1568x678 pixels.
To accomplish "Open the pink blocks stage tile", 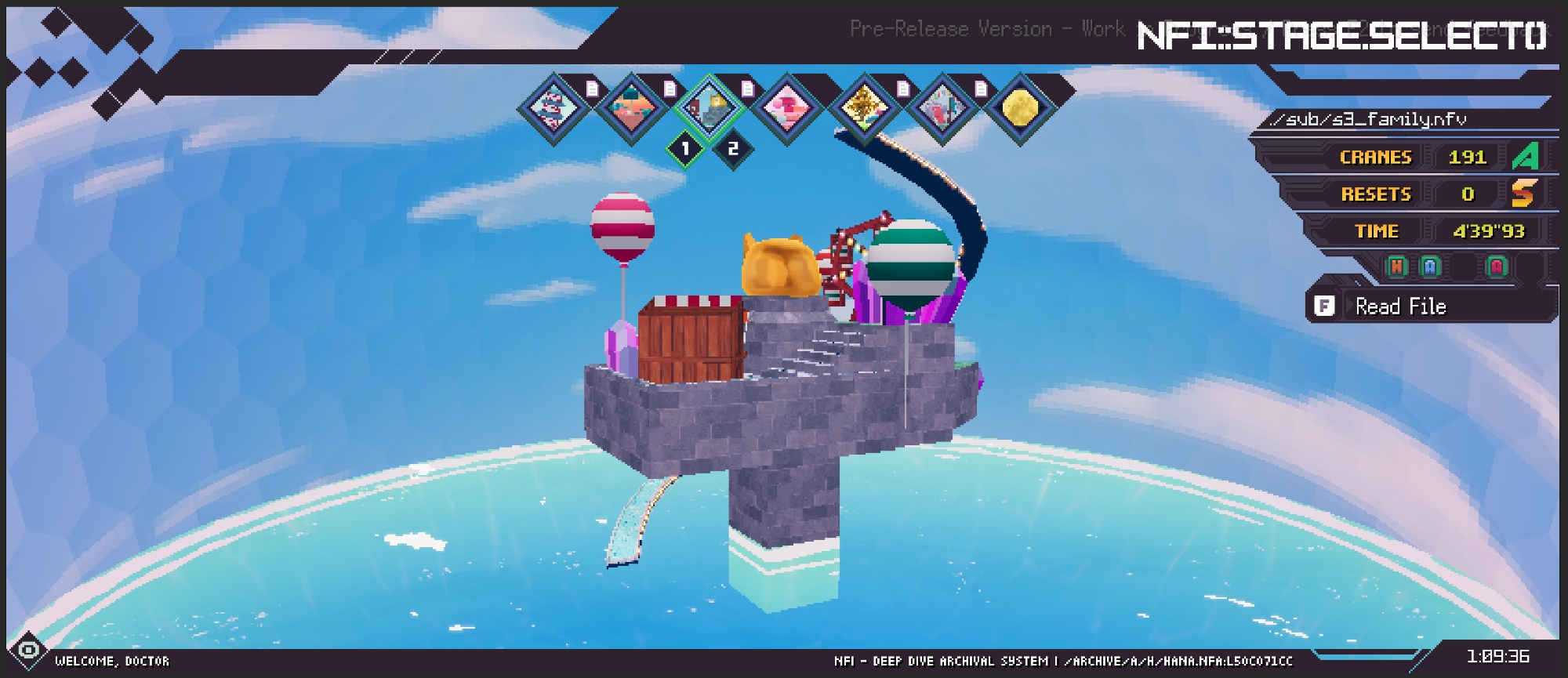I will tap(786, 108).
